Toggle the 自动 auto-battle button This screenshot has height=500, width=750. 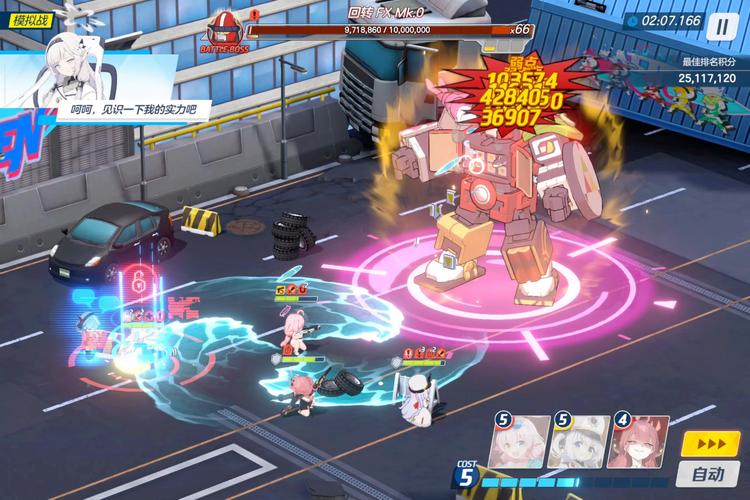tap(708, 474)
